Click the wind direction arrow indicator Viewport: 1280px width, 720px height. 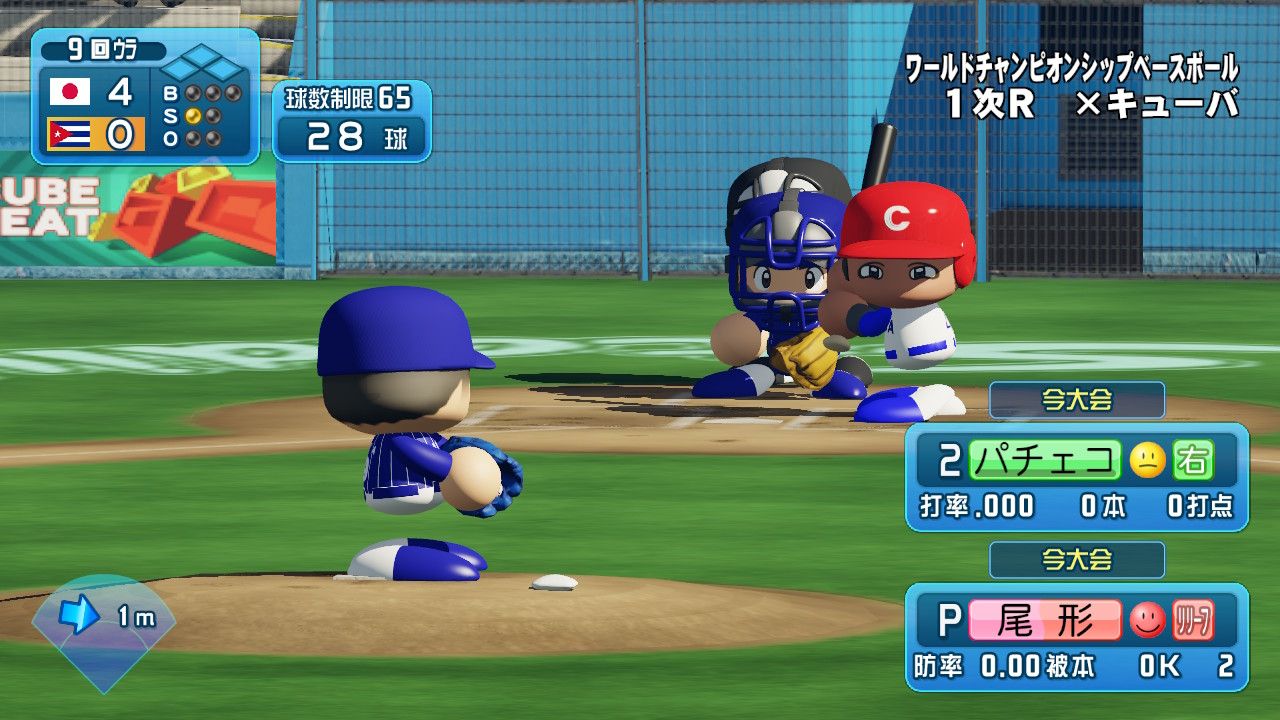pos(80,616)
